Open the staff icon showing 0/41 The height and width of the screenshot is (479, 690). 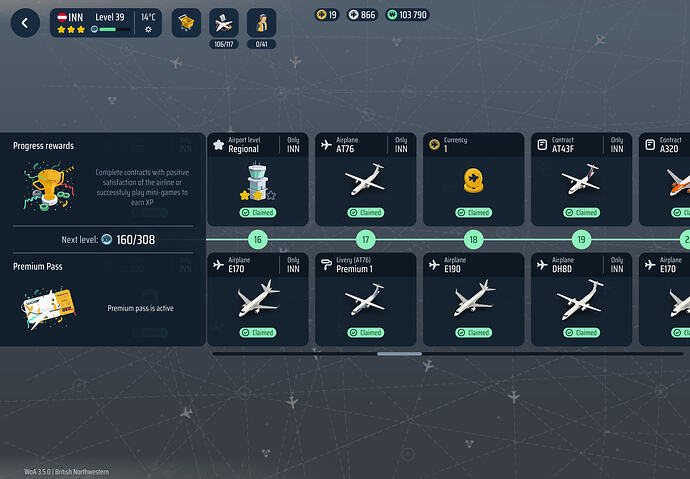261,23
